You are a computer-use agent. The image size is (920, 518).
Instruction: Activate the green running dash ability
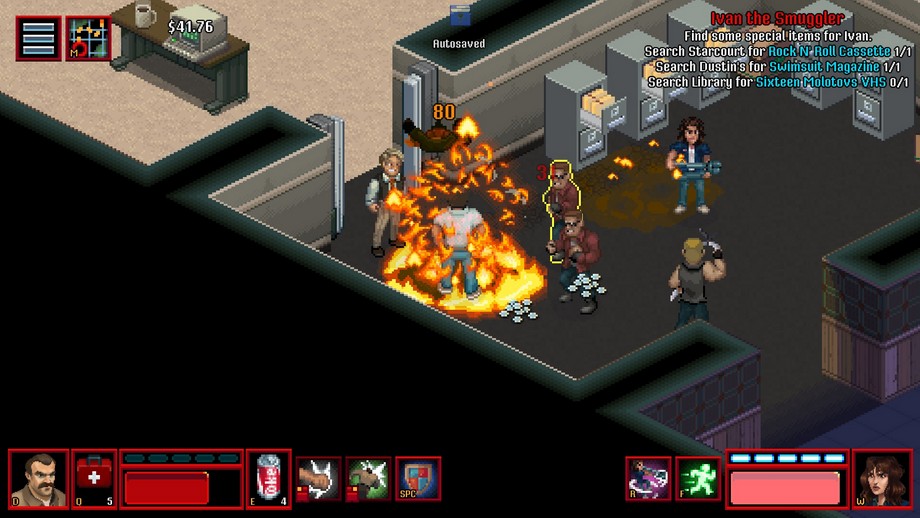[x=698, y=478]
